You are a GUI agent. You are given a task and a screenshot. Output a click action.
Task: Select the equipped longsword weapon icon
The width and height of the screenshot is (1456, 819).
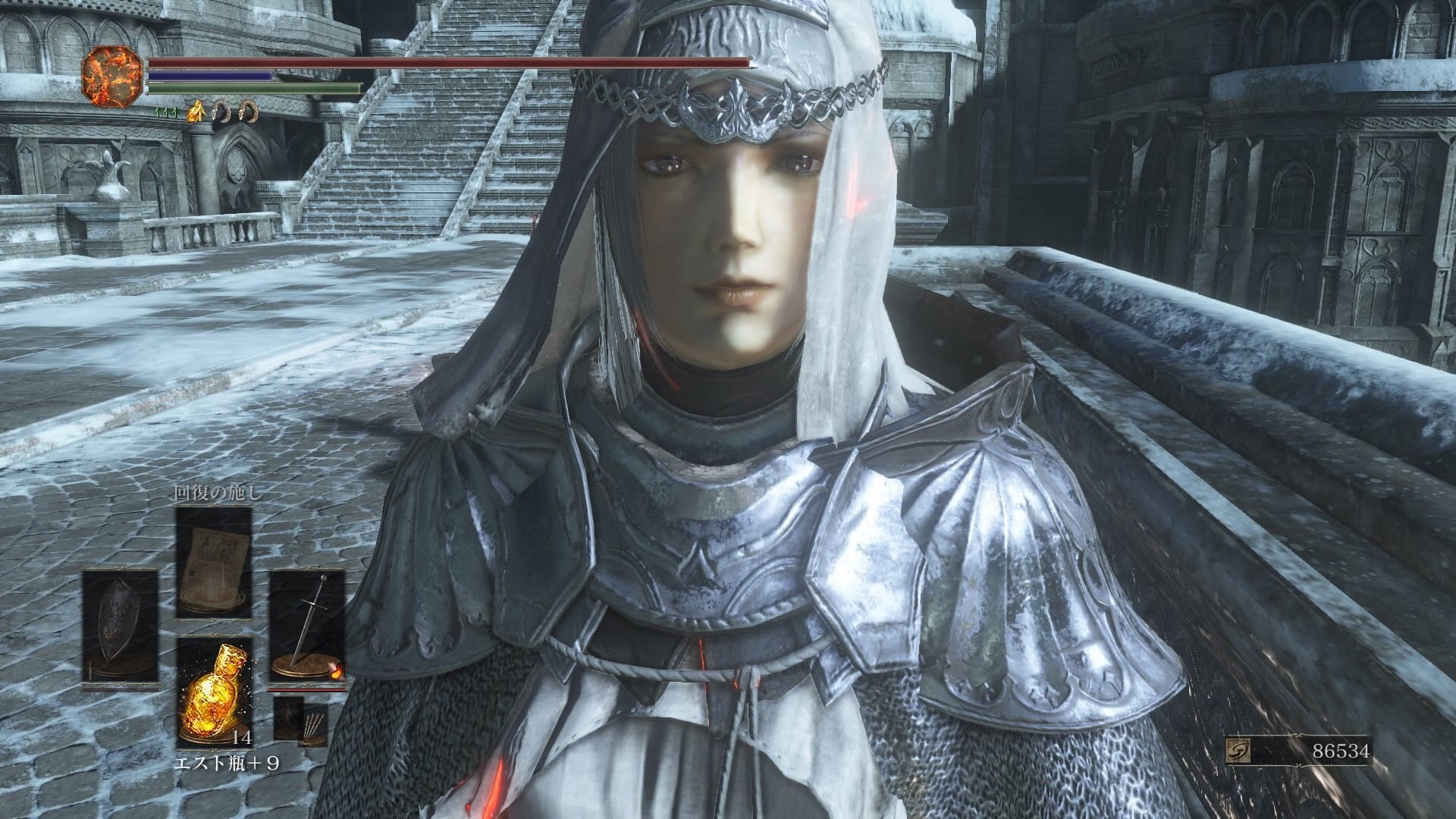coord(309,622)
